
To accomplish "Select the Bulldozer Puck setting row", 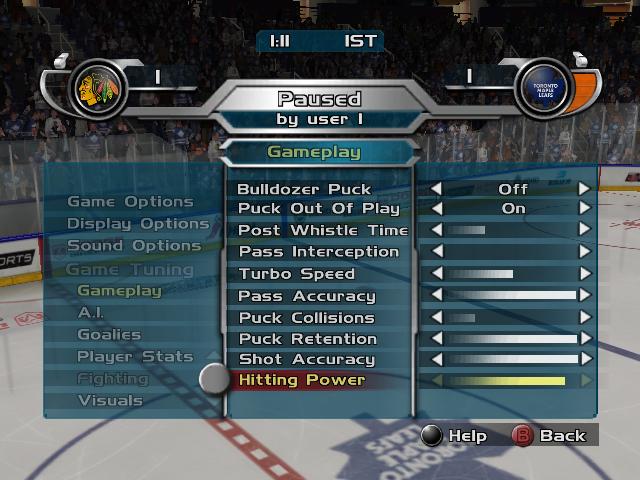I will (304, 189).
